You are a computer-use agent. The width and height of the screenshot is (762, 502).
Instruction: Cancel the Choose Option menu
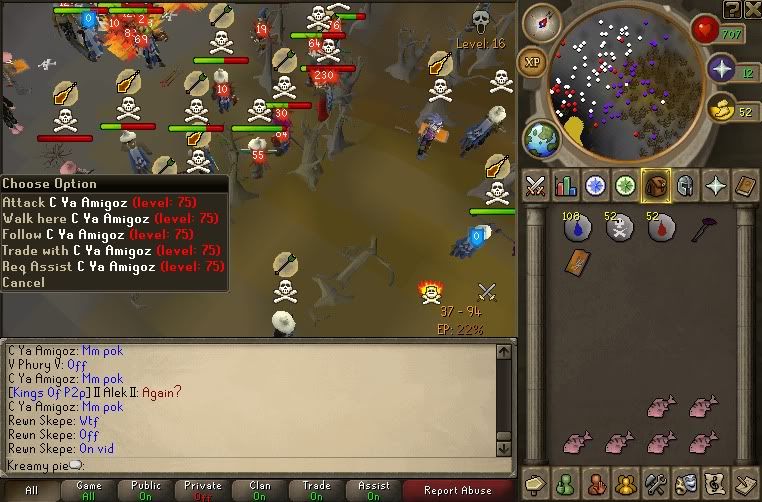[x=23, y=282]
